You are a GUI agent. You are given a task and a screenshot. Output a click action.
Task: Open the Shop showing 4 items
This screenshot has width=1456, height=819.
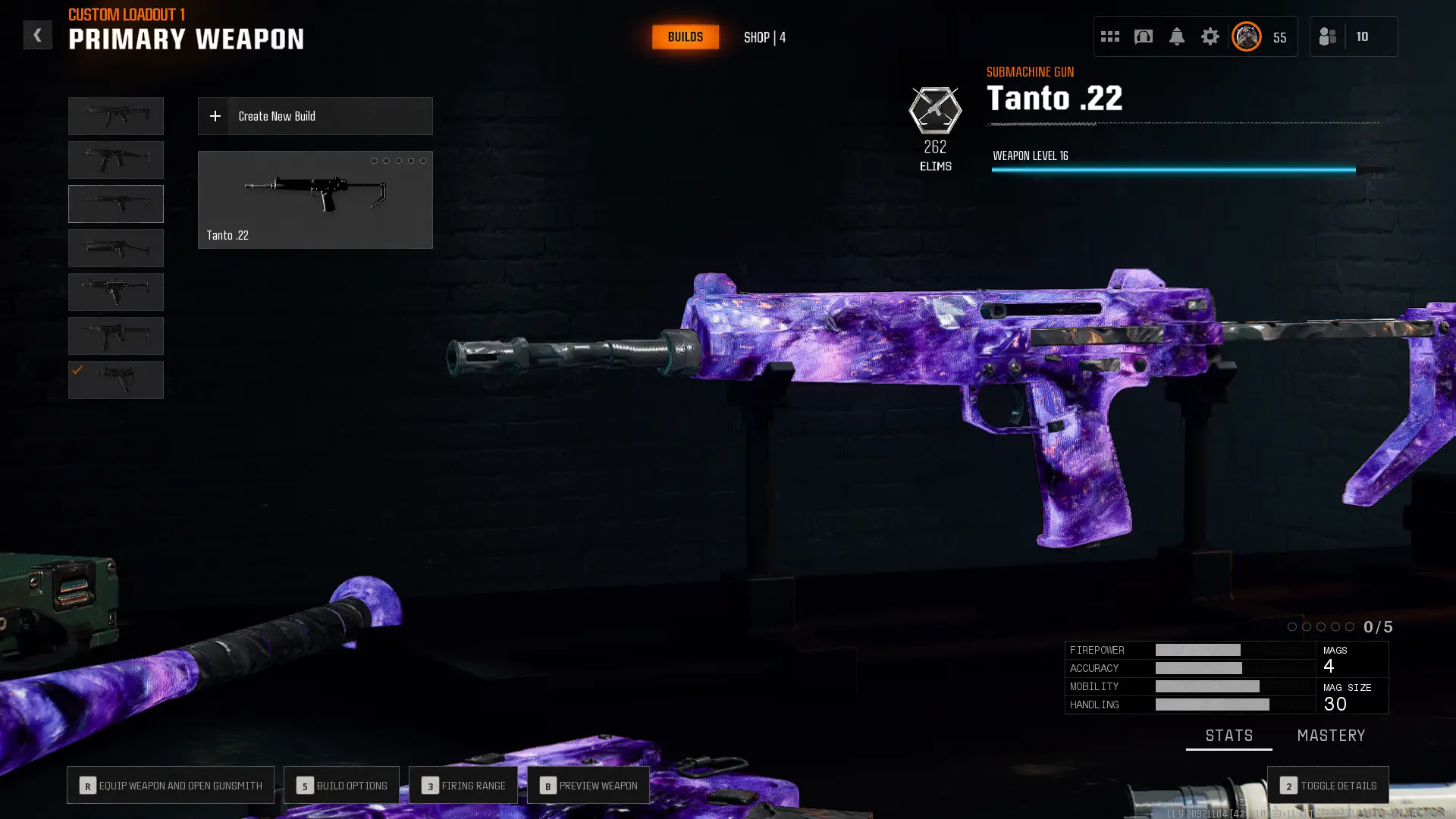pos(764,37)
